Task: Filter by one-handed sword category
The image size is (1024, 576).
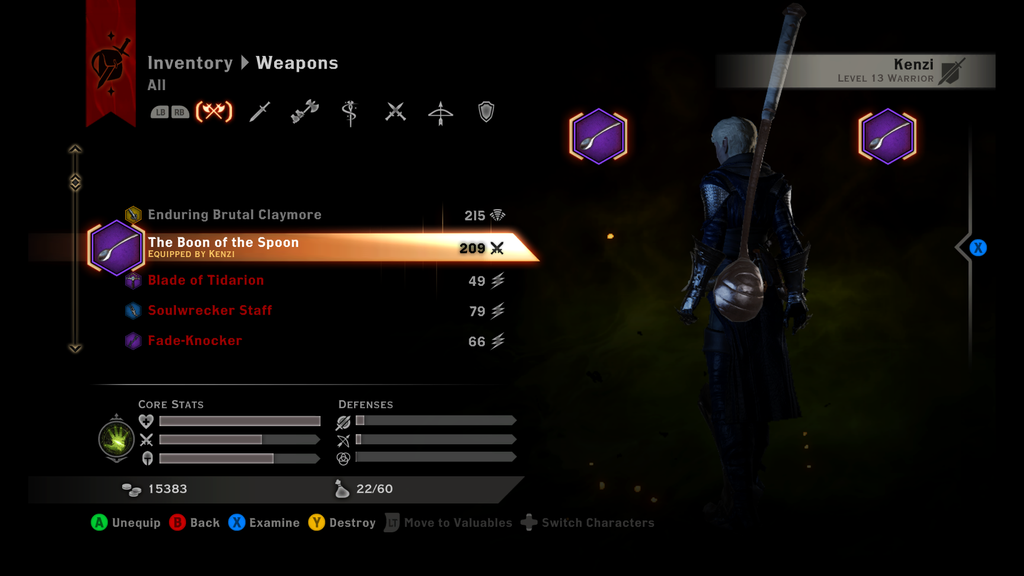Action: point(260,112)
